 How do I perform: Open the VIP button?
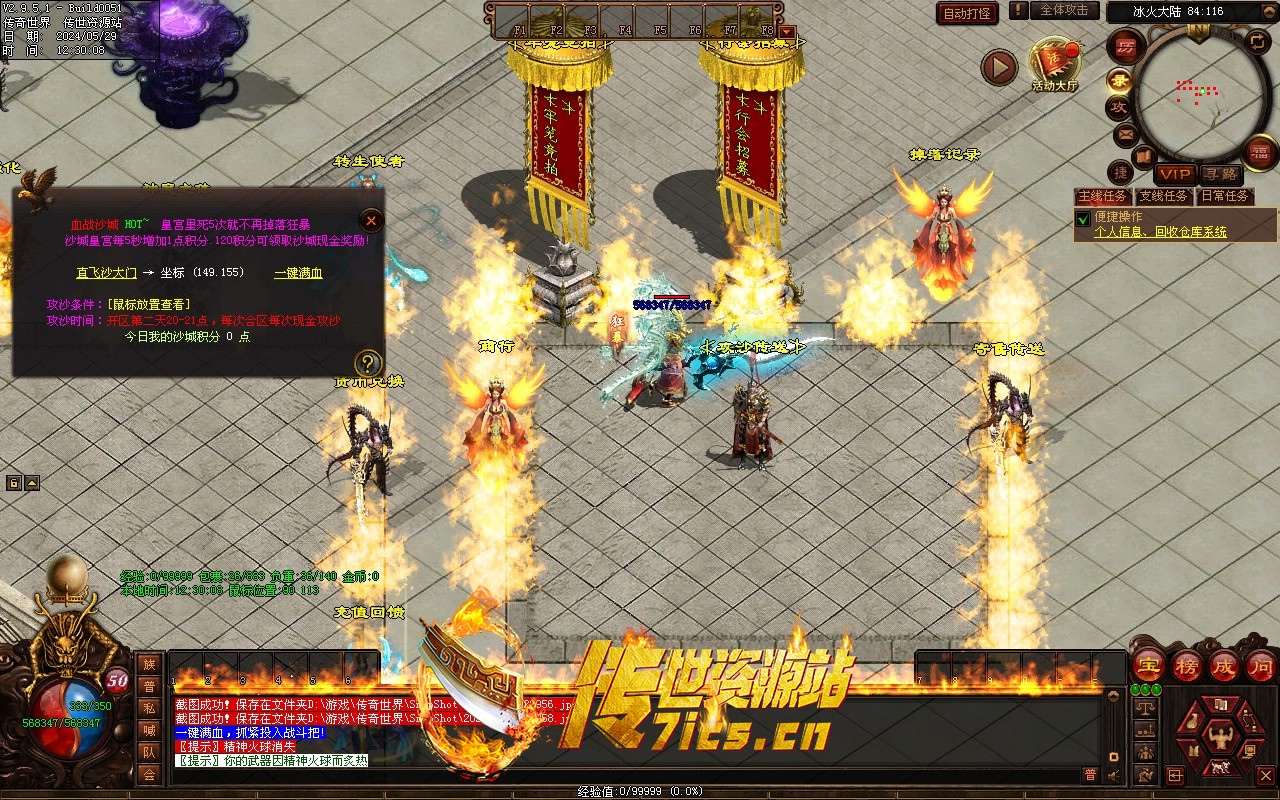tap(1176, 174)
